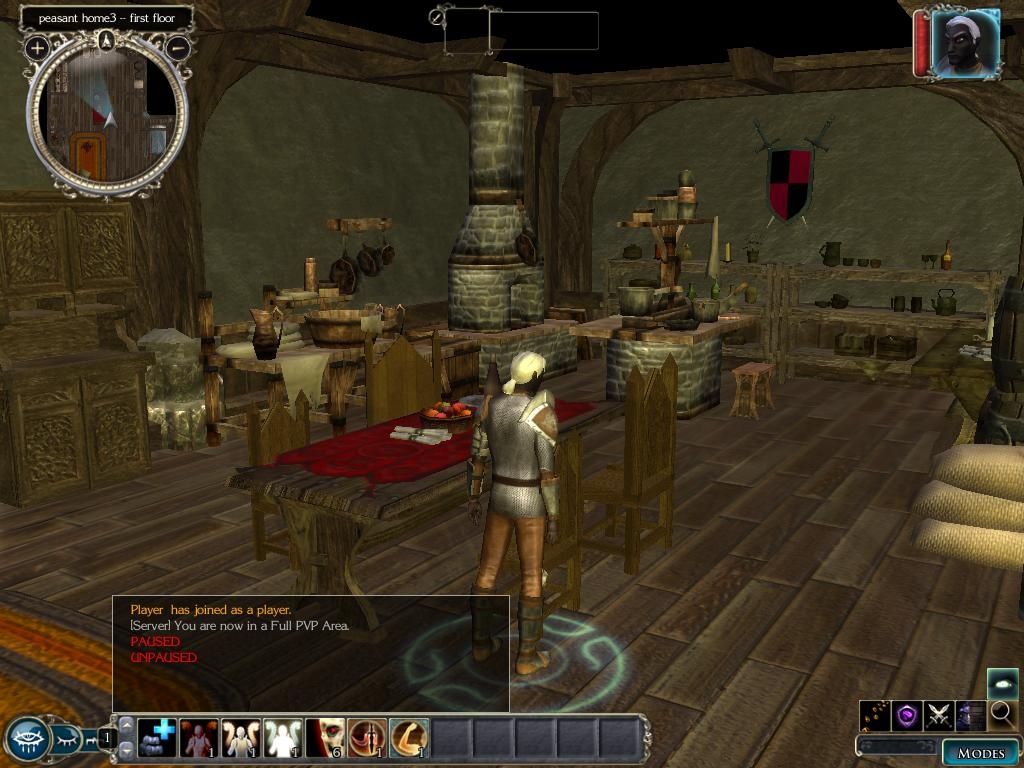Switch hotbar page with the down arrow

coord(127,750)
